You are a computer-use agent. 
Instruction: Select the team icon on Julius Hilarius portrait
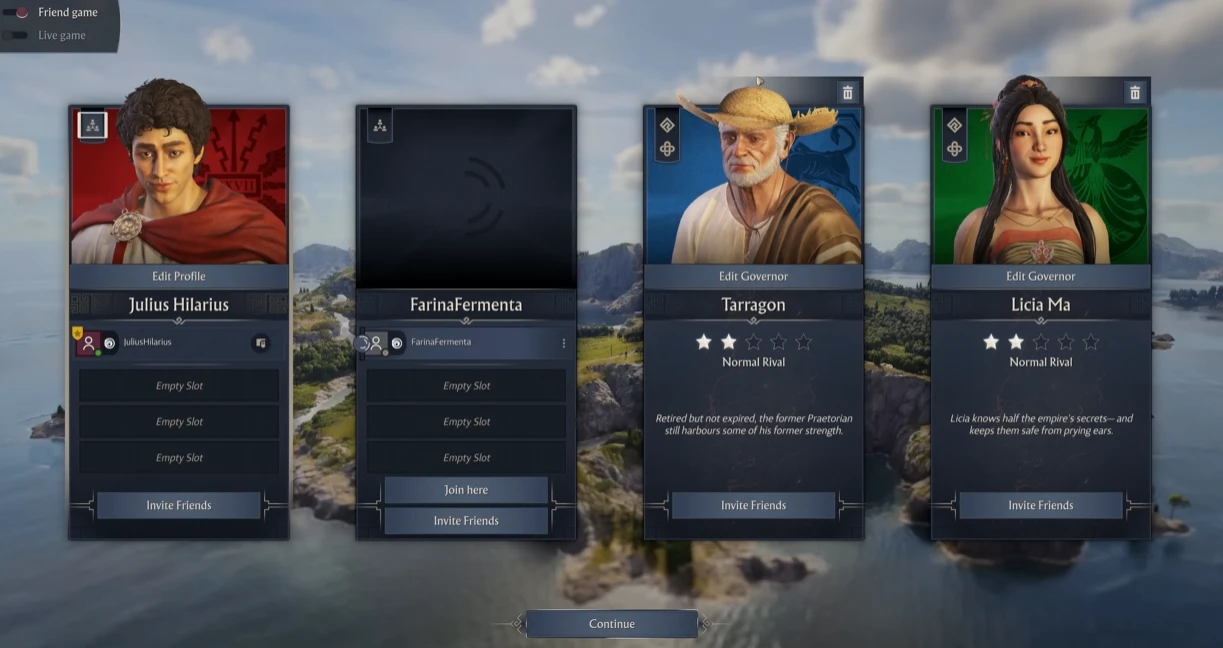click(x=92, y=125)
